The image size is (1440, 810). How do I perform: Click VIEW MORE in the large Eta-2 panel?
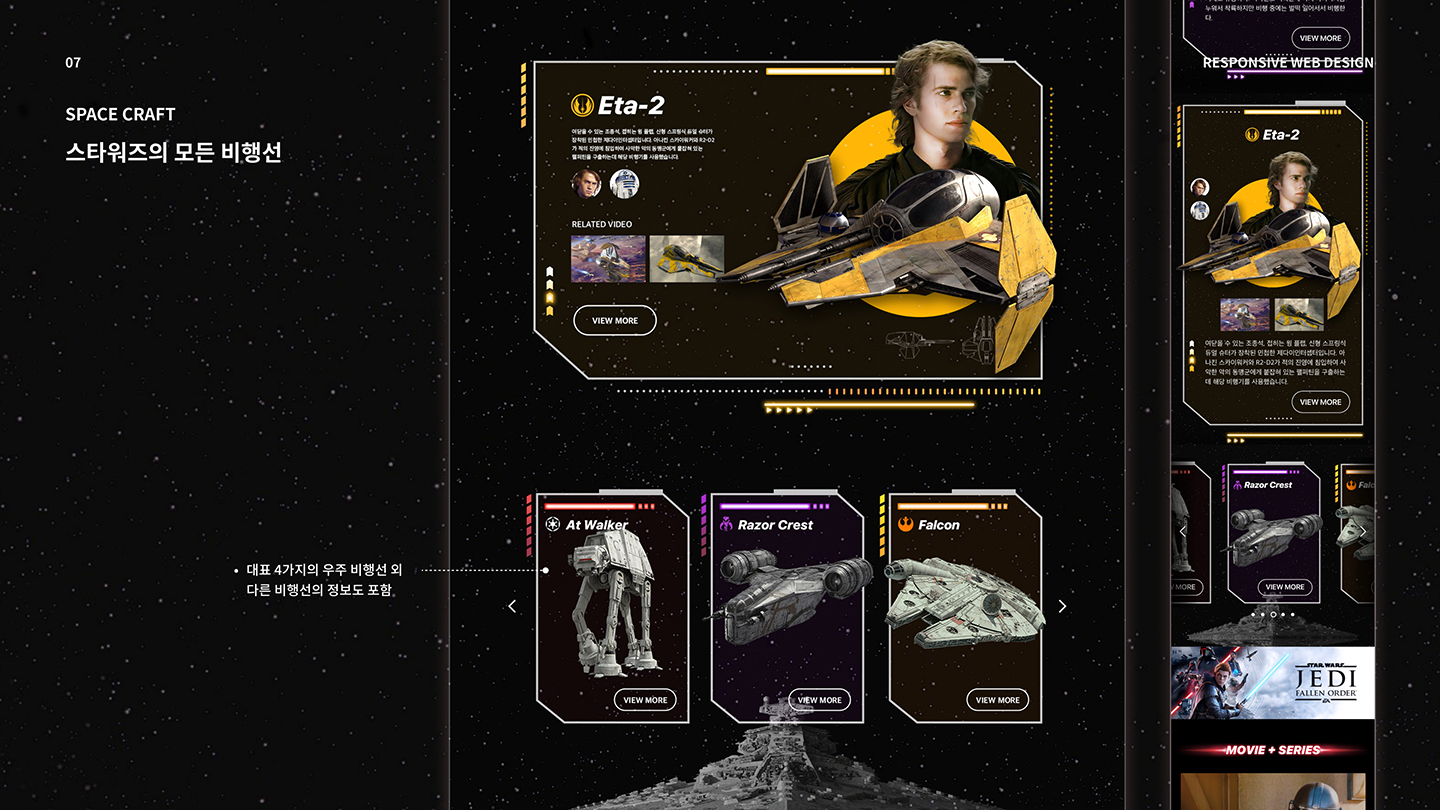click(615, 321)
